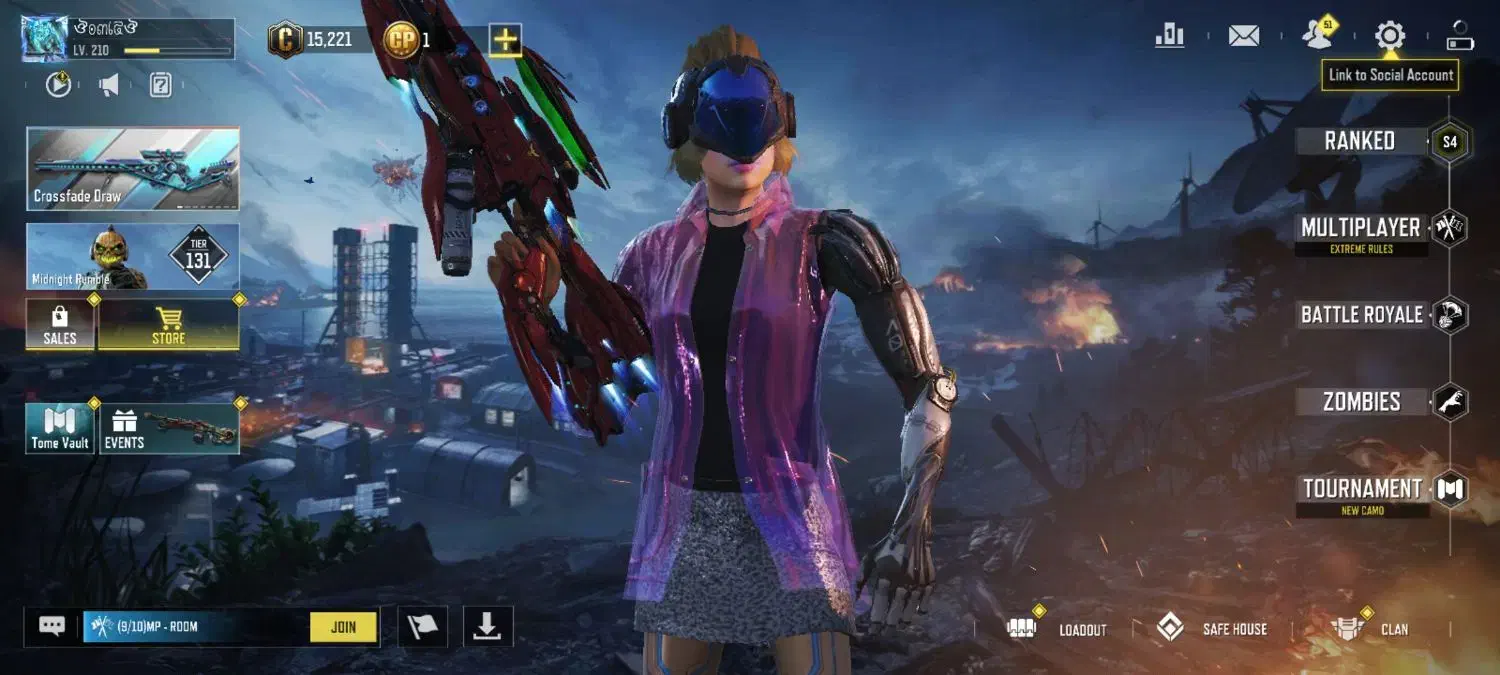Show the Events panel
The width and height of the screenshot is (1500, 675).
point(168,429)
